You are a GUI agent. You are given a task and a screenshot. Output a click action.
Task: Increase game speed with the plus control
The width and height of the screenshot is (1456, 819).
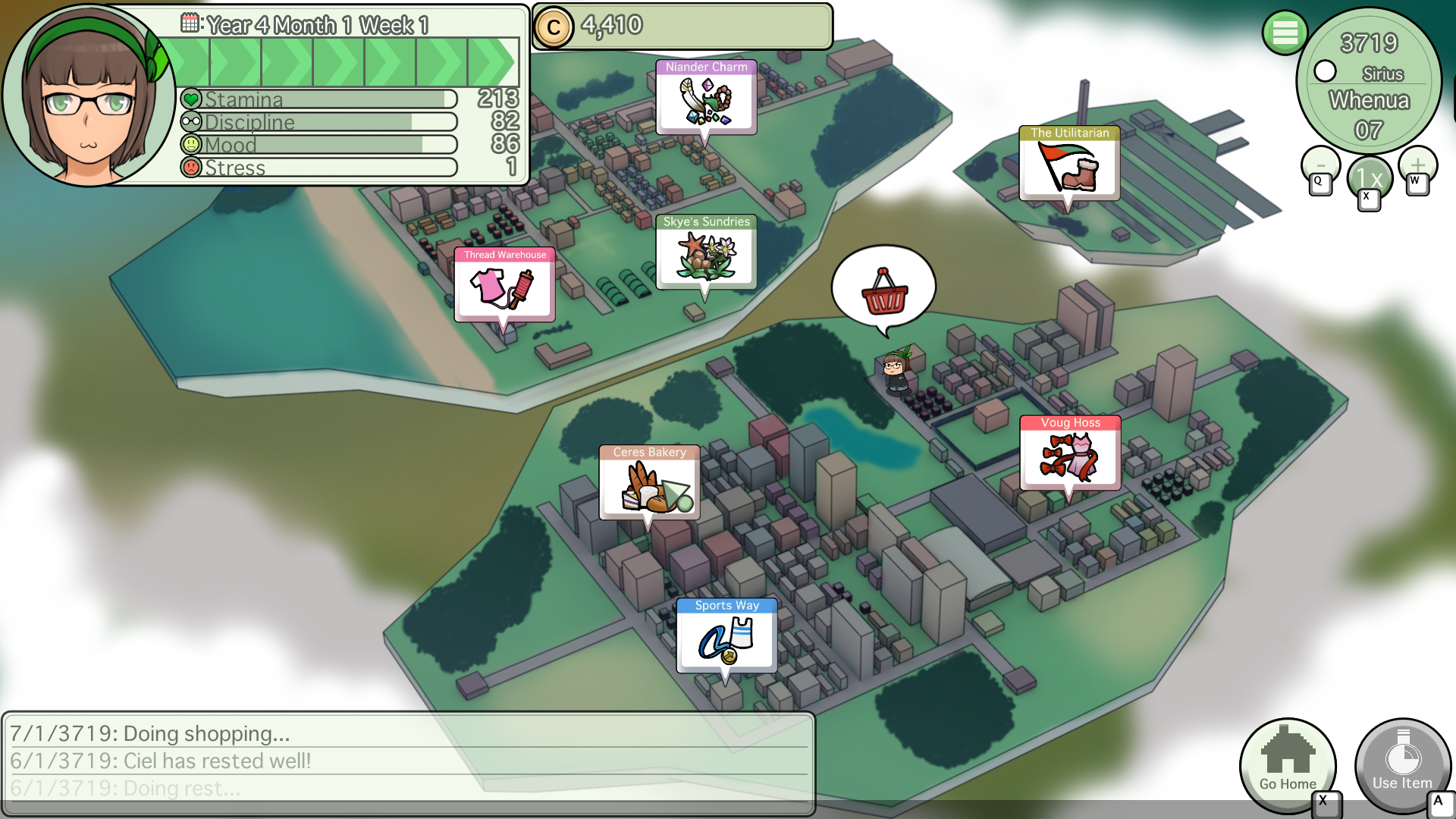tap(1417, 166)
